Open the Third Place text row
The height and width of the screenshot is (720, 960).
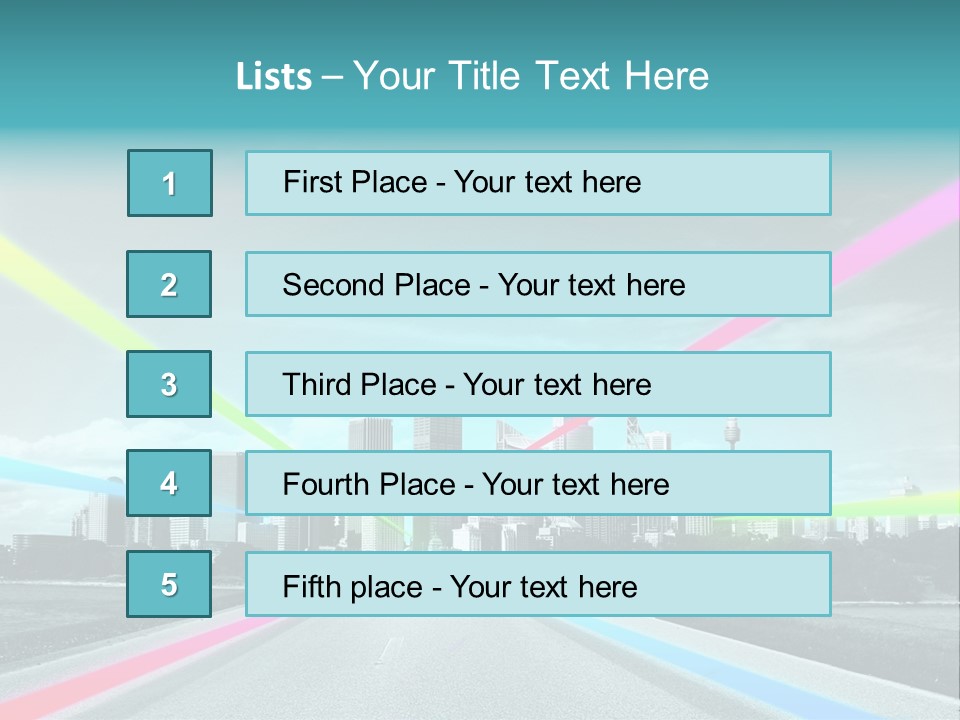point(538,384)
